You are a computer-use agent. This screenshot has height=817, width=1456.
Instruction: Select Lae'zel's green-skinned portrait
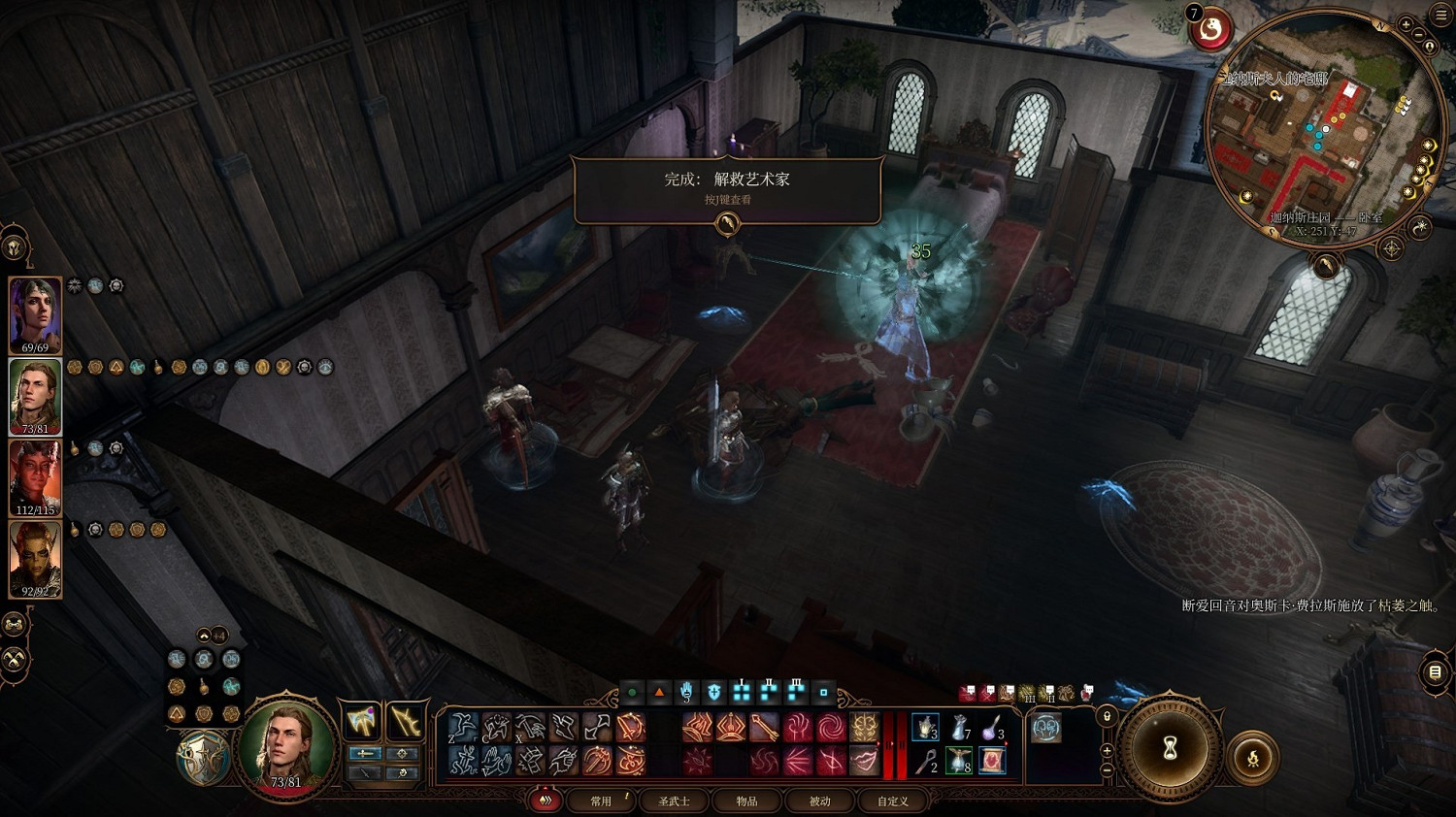click(x=36, y=560)
